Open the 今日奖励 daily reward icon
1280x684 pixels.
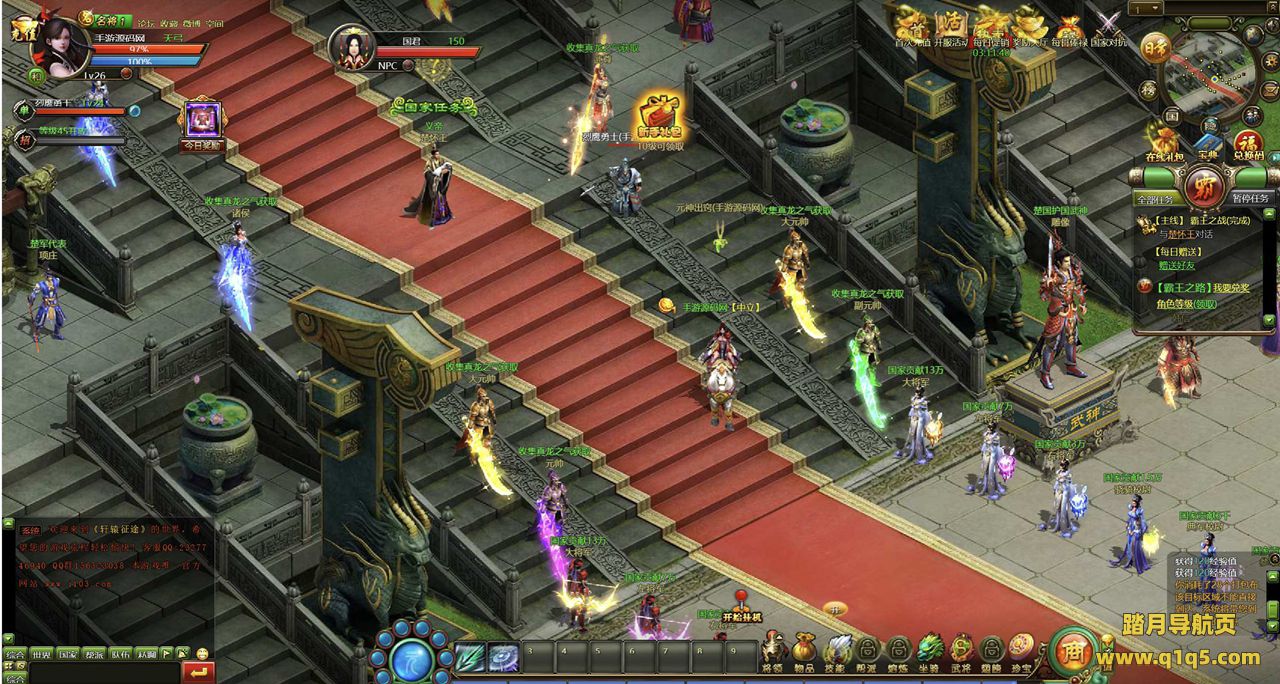(203, 120)
